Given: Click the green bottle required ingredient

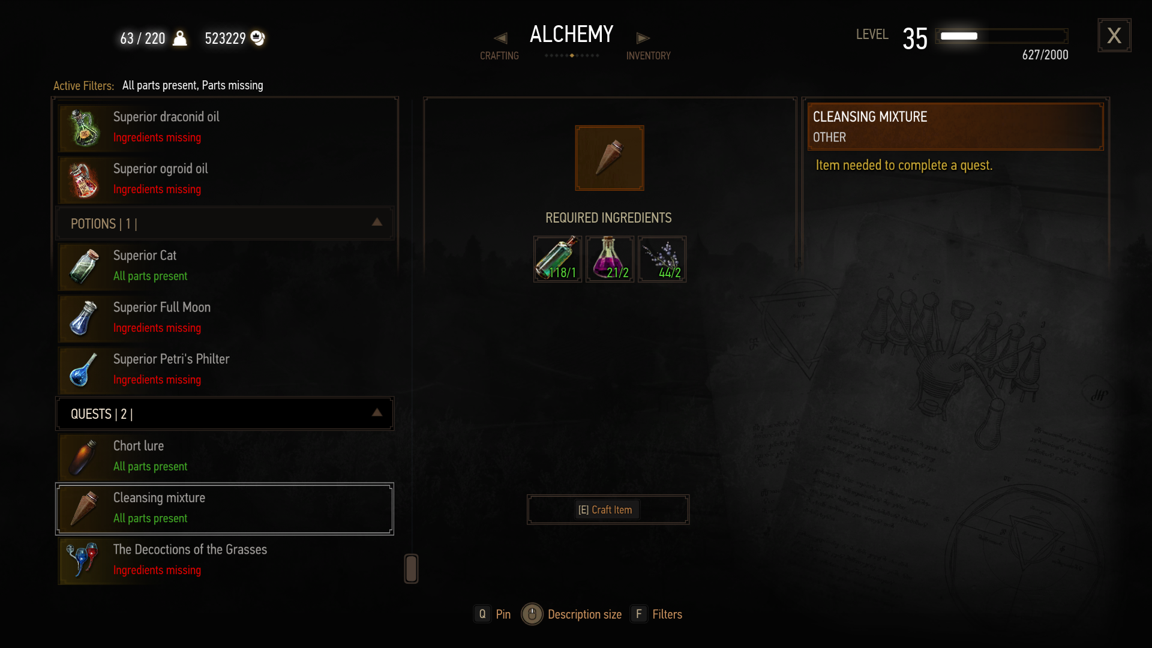Looking at the screenshot, I should pos(557,259).
